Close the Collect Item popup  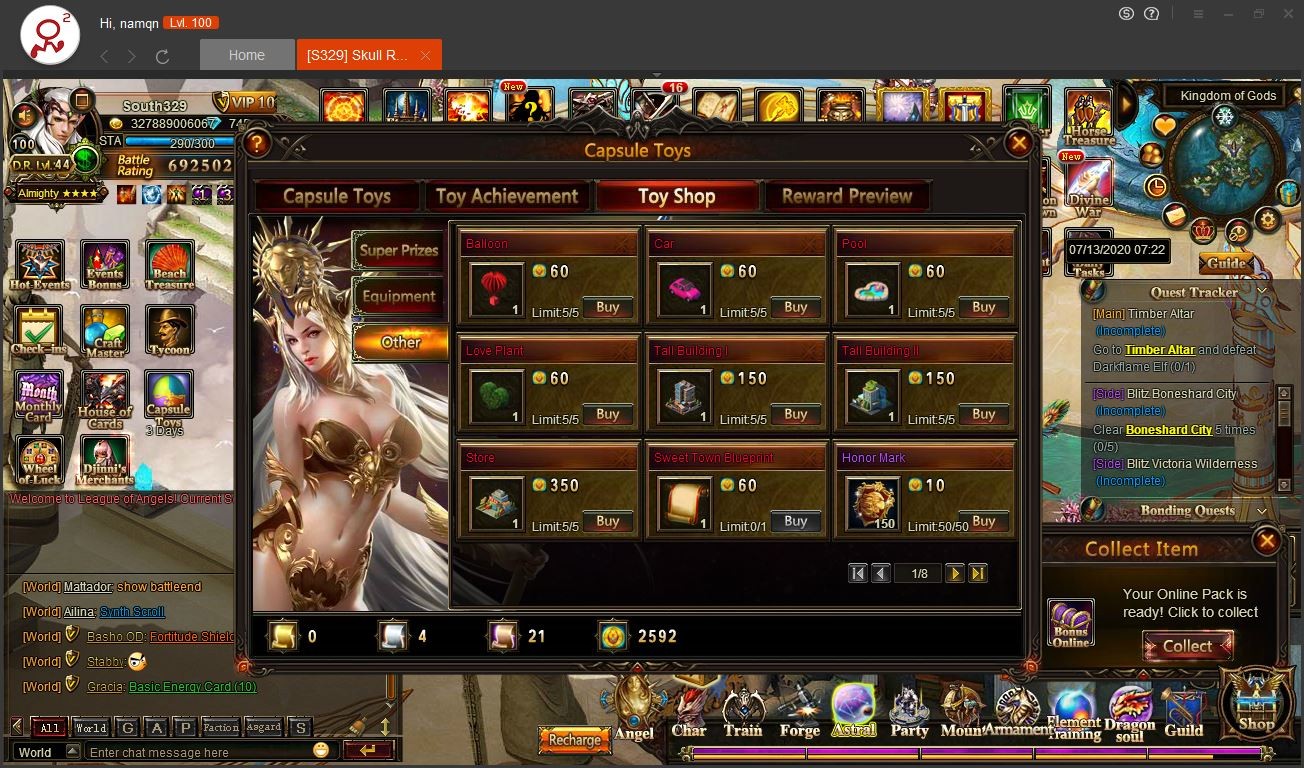[1266, 542]
